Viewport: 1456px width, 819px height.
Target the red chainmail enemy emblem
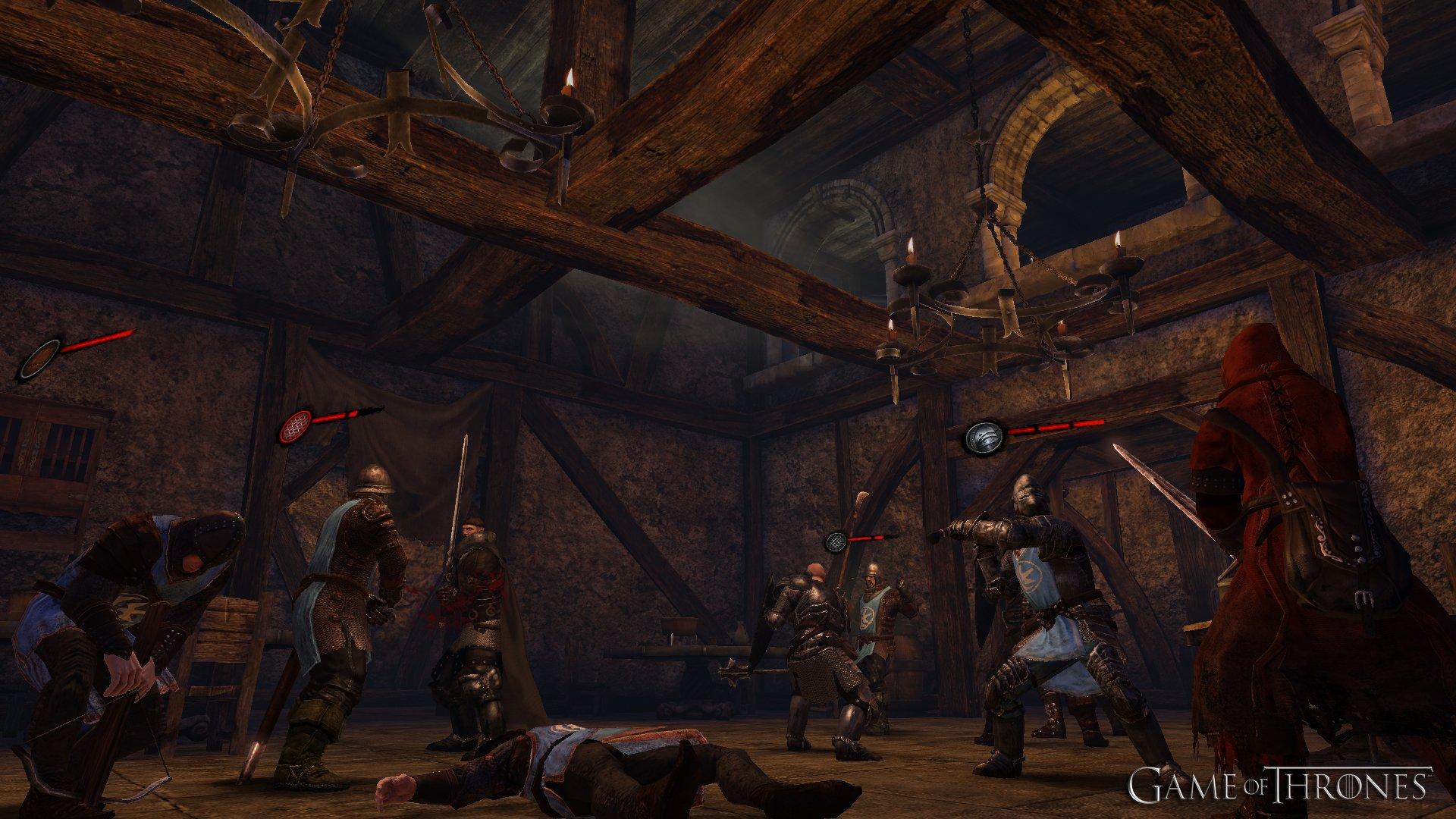[296, 427]
